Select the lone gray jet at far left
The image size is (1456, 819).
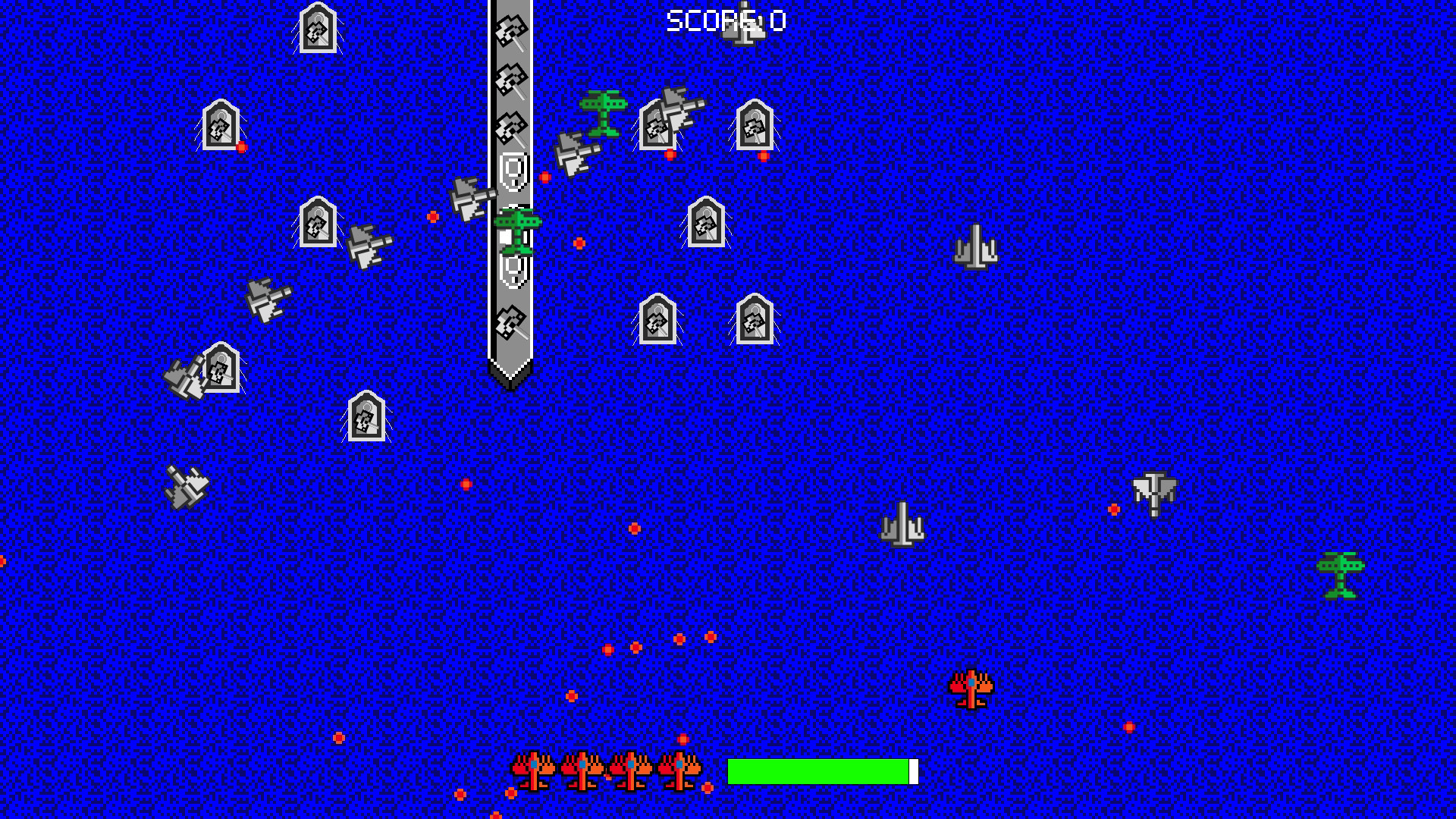pyautogui.click(x=186, y=485)
